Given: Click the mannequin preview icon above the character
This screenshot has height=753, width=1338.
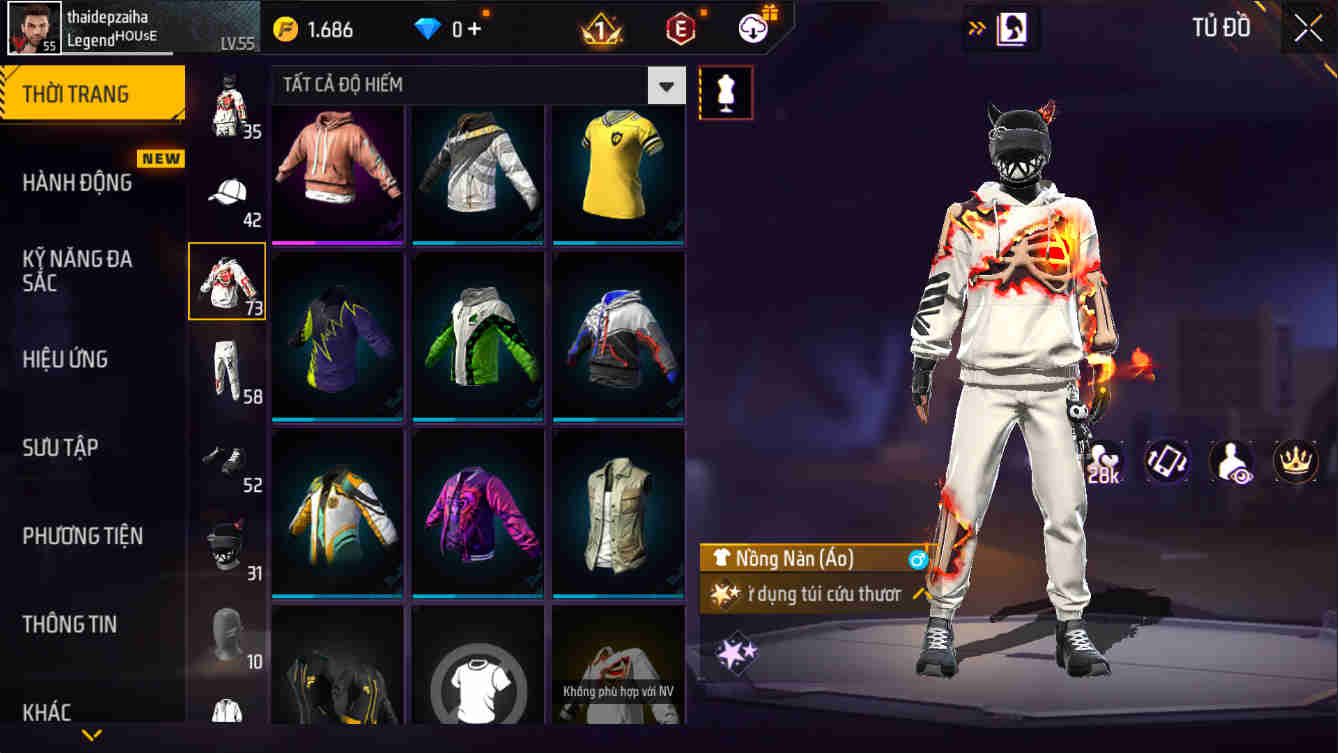Looking at the screenshot, I should 726,90.
